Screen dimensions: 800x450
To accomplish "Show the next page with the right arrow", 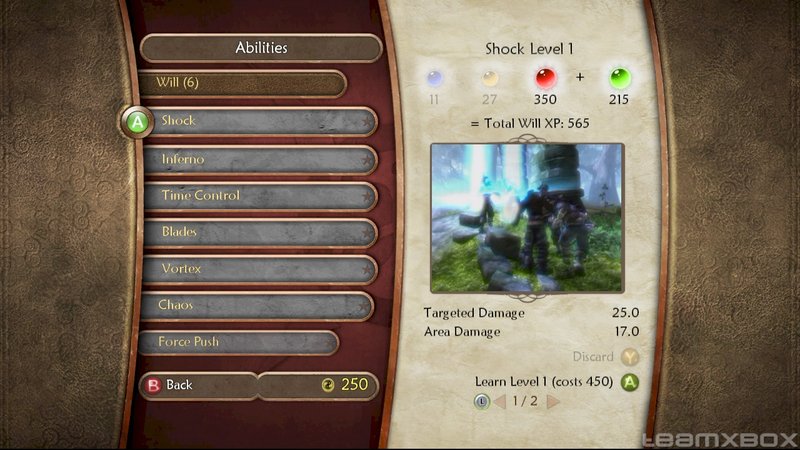I will 553,402.
